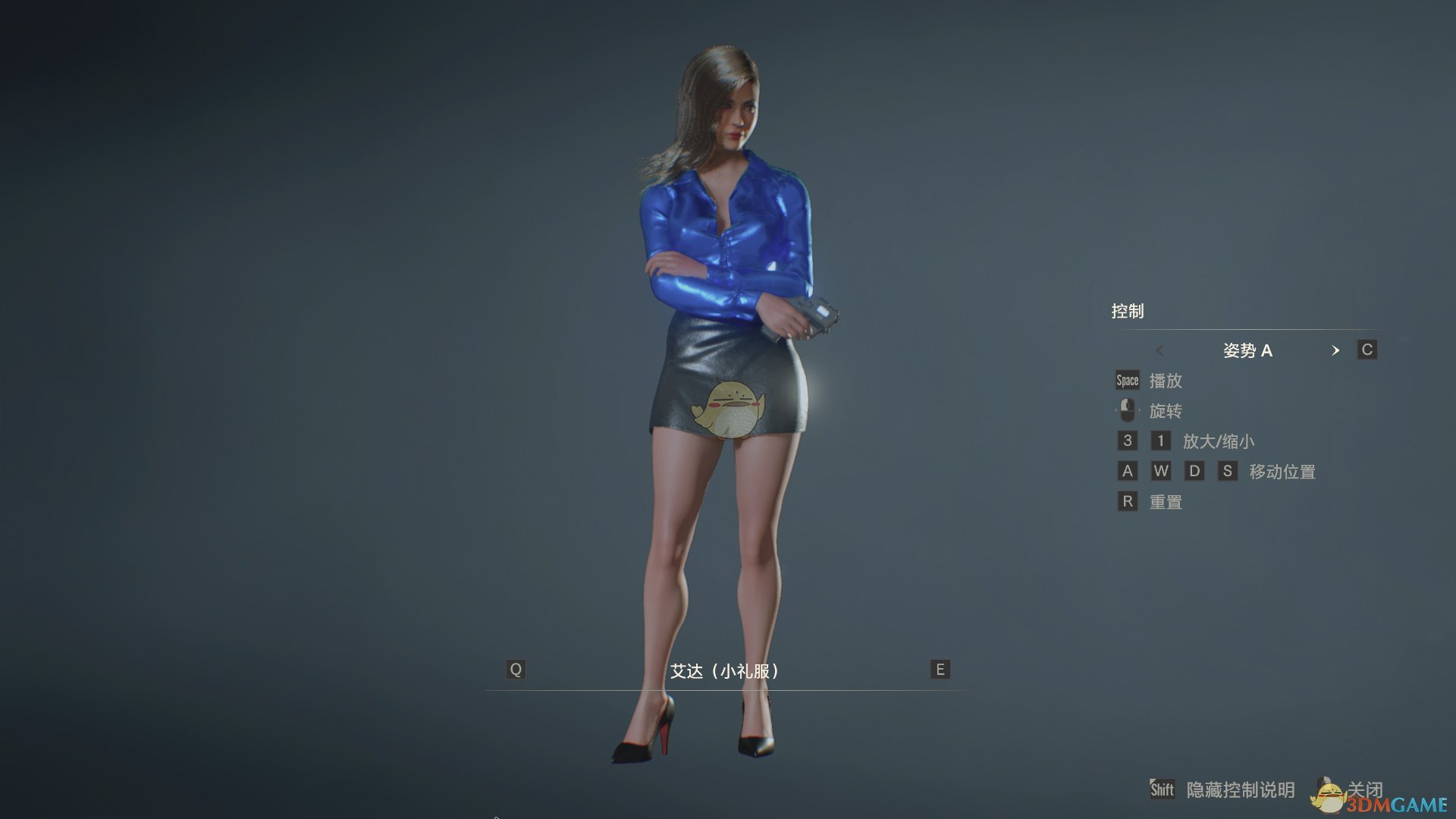
Task: Click the right arrow after 姿势 A
Action: click(x=1336, y=350)
